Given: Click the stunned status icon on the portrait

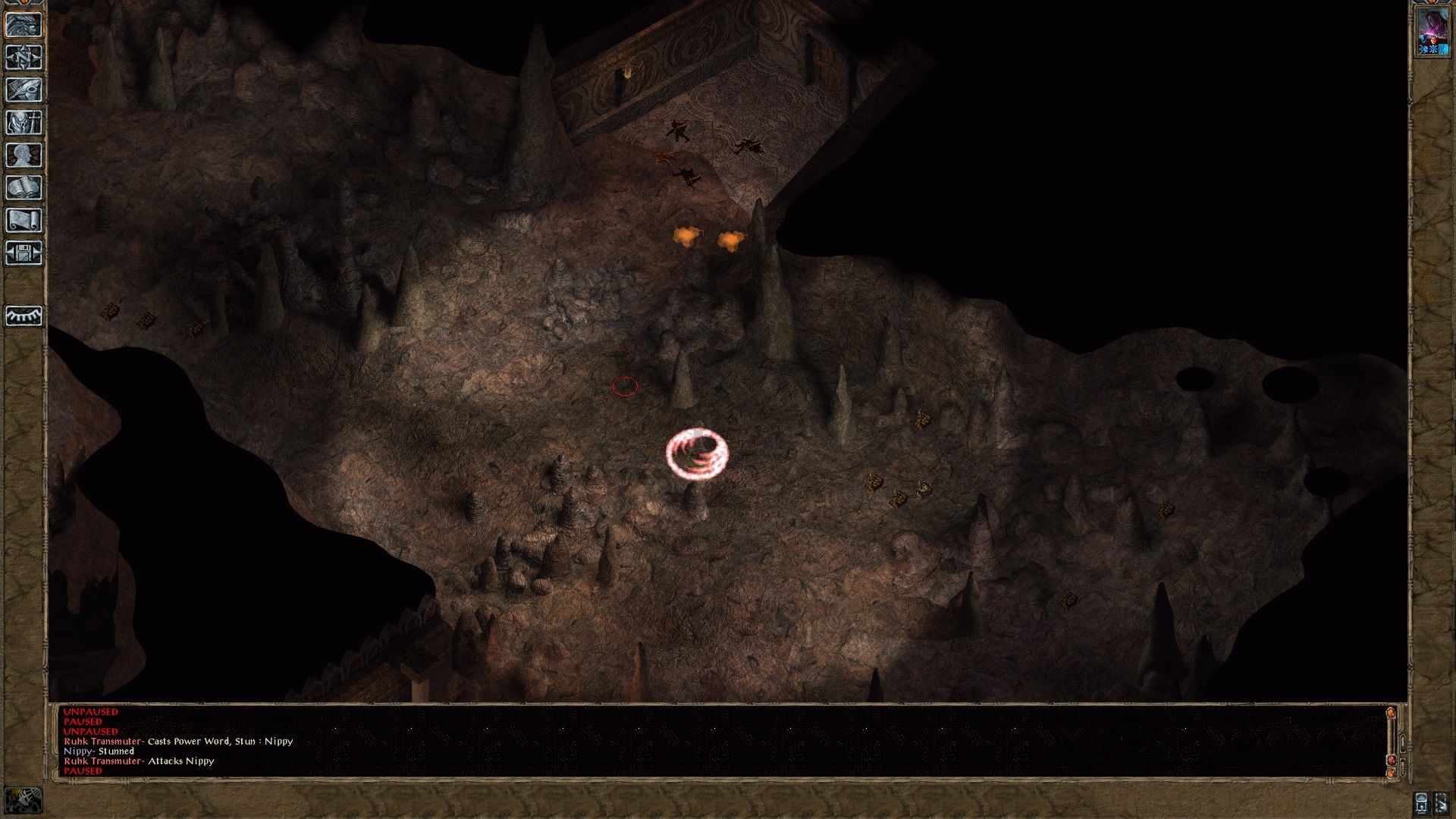Looking at the screenshot, I should coord(1432,49).
